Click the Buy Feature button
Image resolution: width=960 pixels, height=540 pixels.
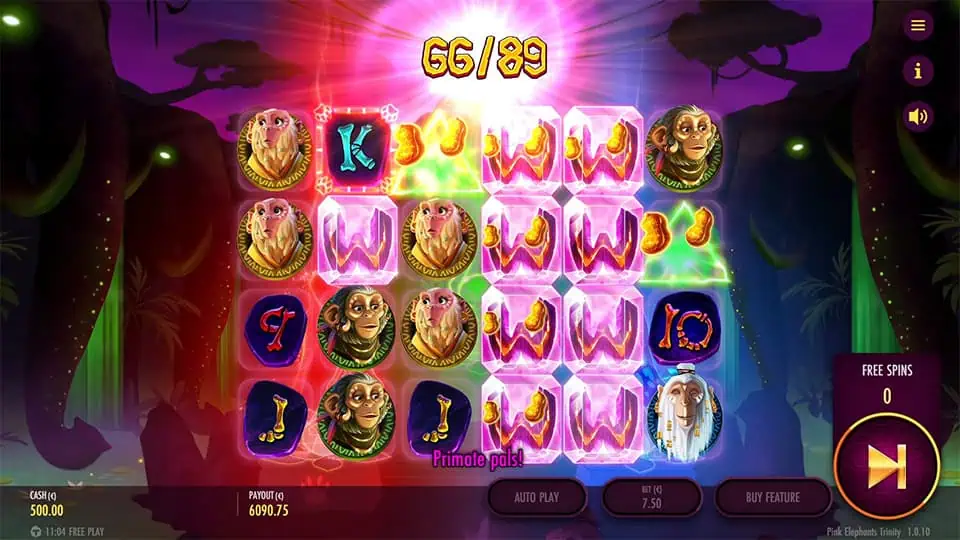(773, 496)
